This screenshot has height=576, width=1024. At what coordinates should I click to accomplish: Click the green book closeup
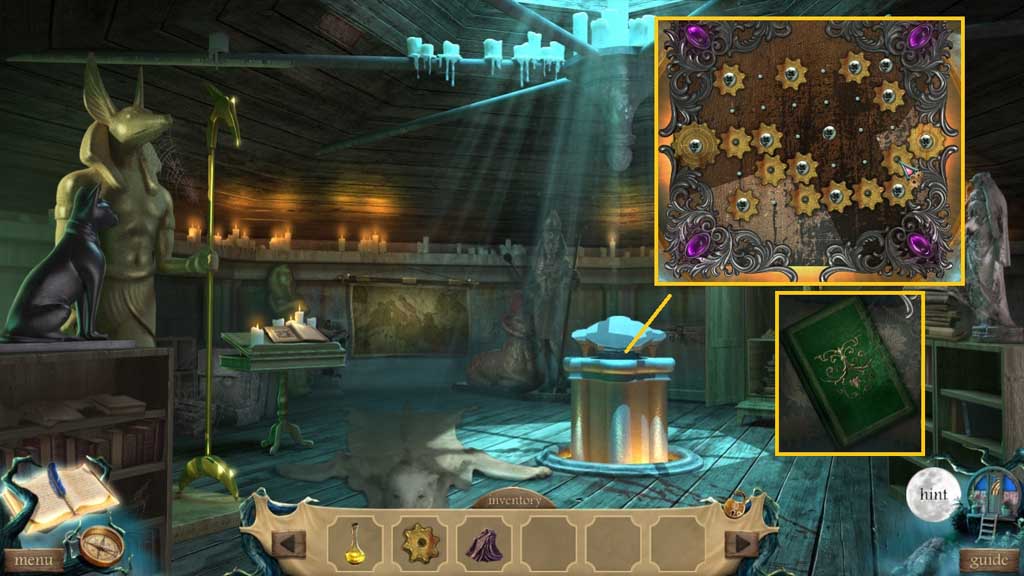(849, 372)
